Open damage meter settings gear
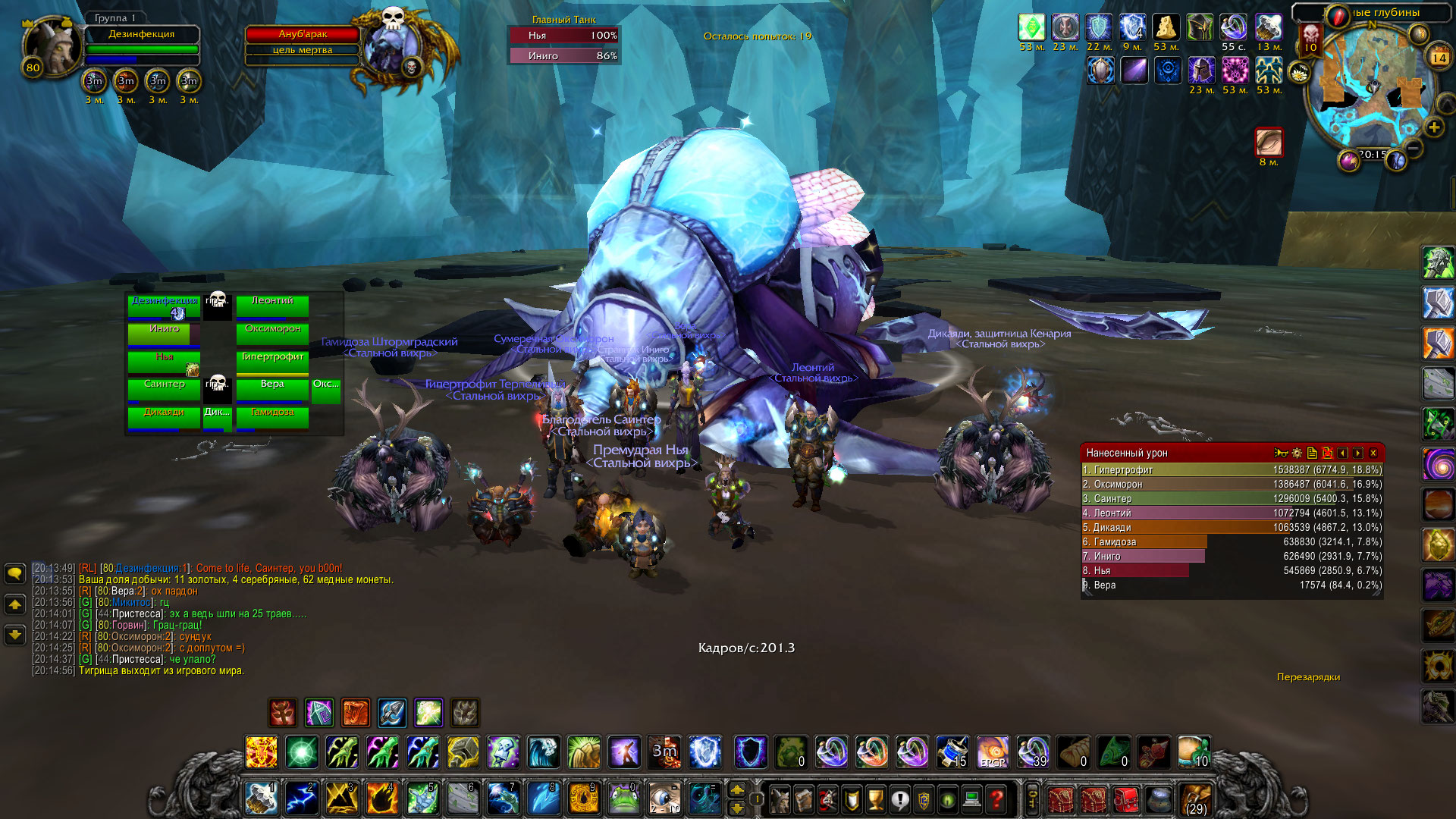Viewport: 1456px width, 819px height. pyautogui.click(x=1297, y=453)
